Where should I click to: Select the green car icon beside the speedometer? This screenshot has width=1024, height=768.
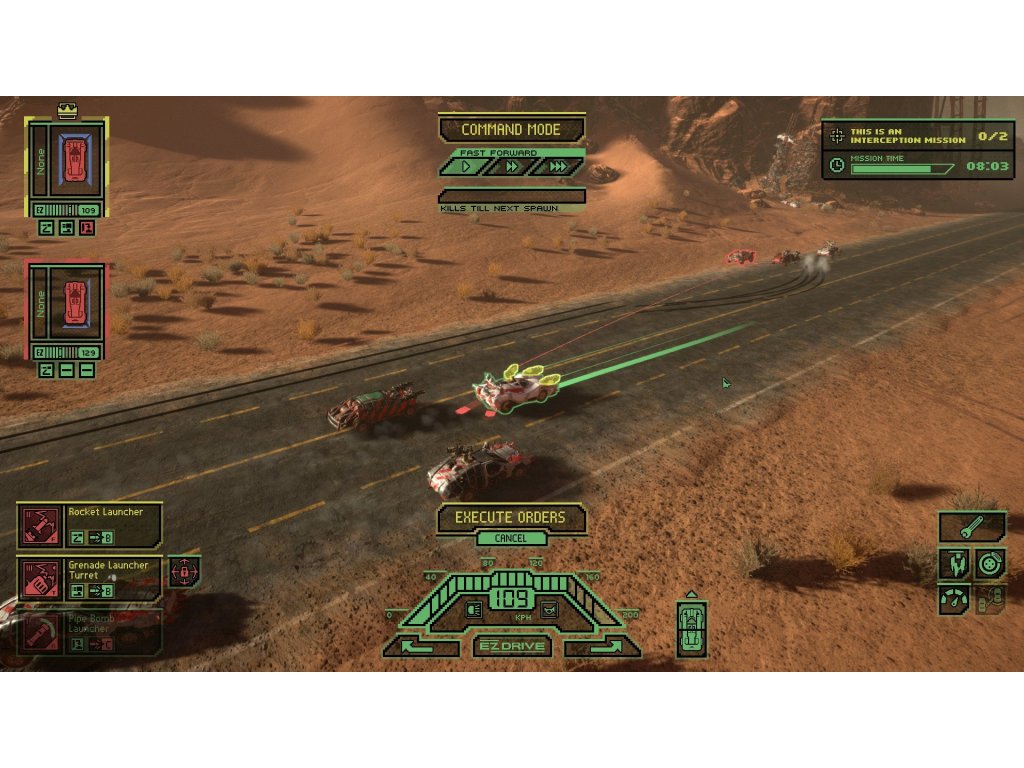coord(691,629)
